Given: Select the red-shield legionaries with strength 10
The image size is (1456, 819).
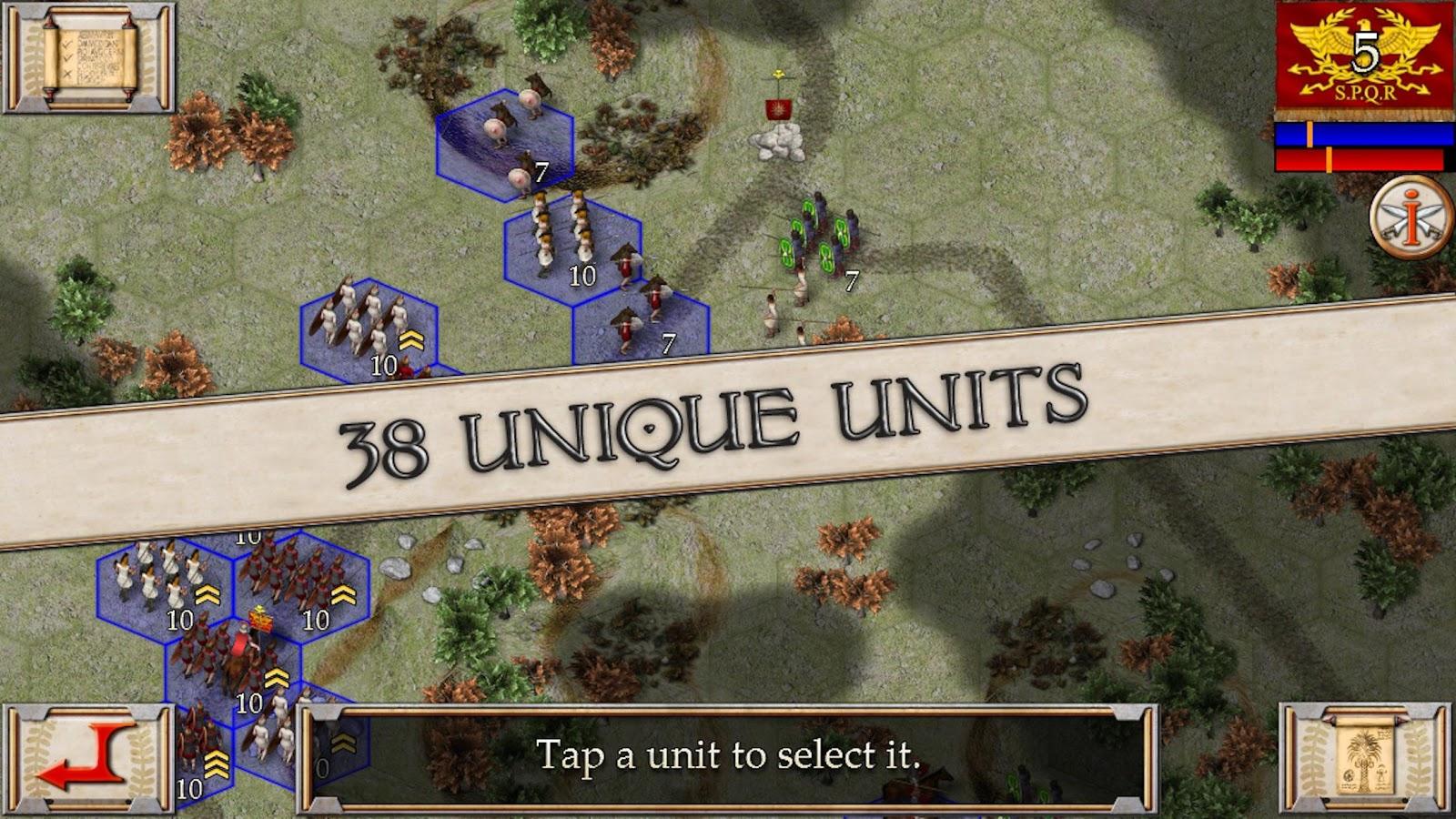Looking at the screenshot, I should coord(291,569).
